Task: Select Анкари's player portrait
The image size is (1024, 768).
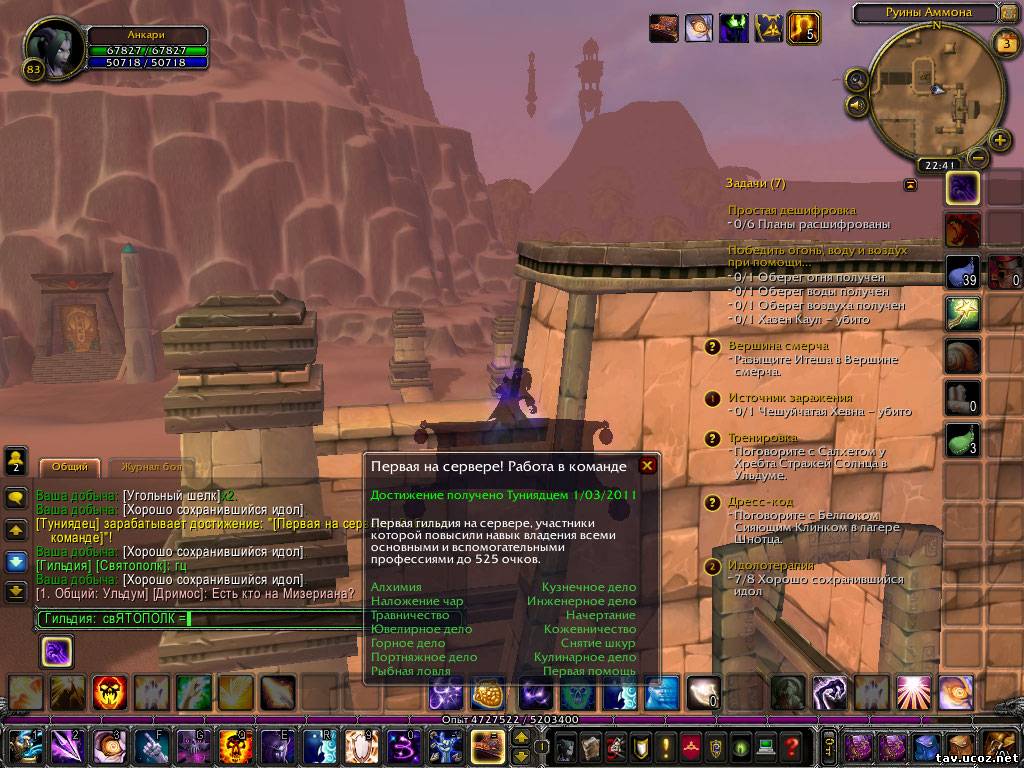Action: 53,46
